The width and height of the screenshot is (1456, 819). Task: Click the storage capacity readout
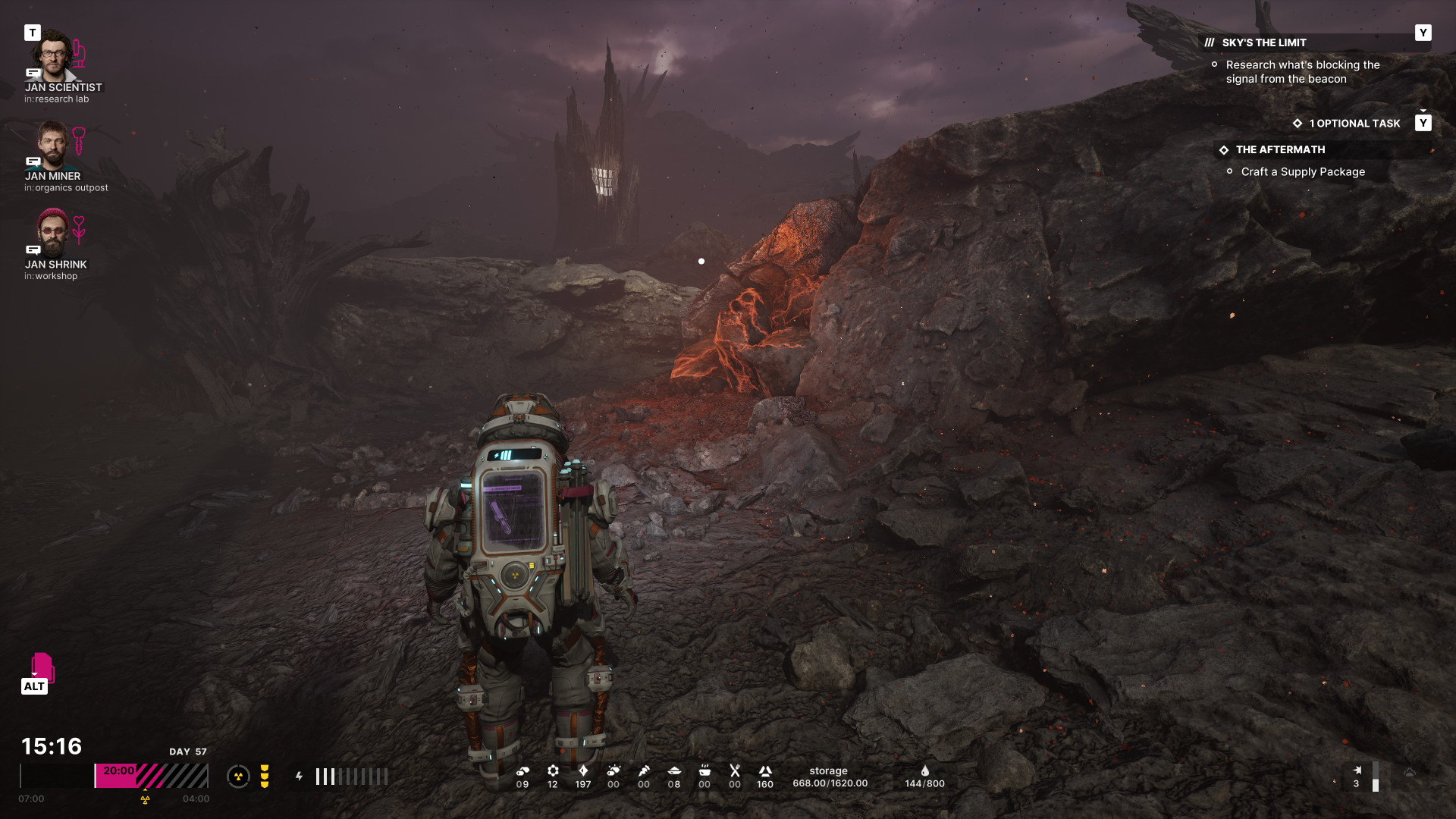(x=830, y=777)
